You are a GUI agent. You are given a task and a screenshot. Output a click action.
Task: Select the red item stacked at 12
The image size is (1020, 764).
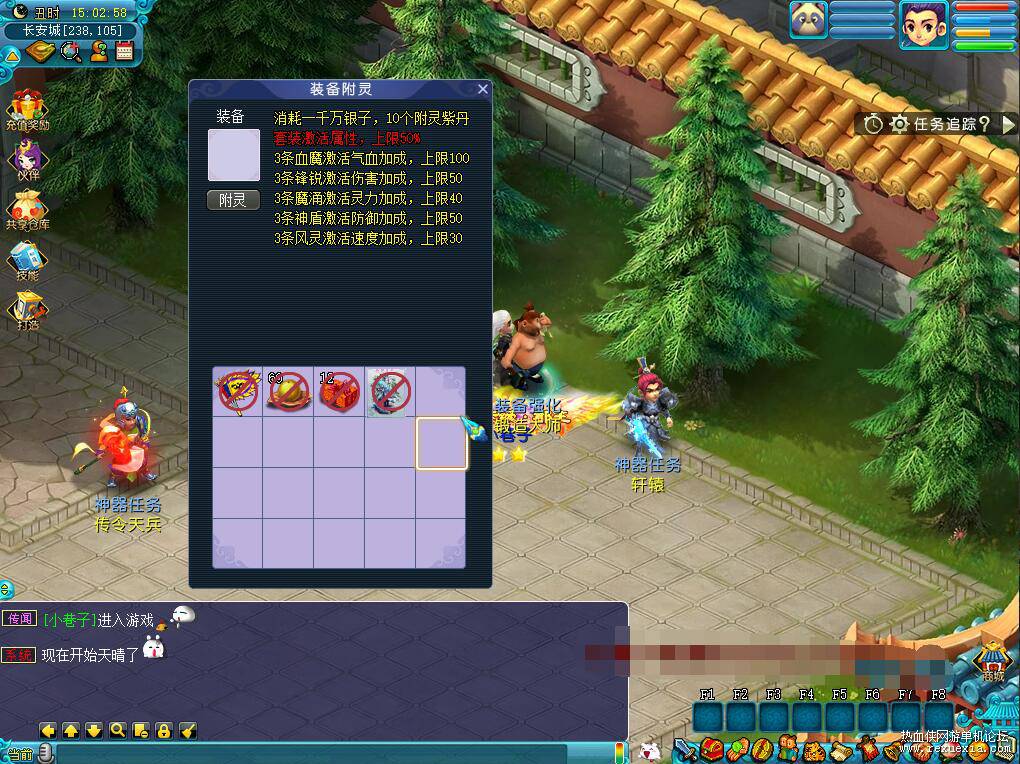tap(338, 392)
